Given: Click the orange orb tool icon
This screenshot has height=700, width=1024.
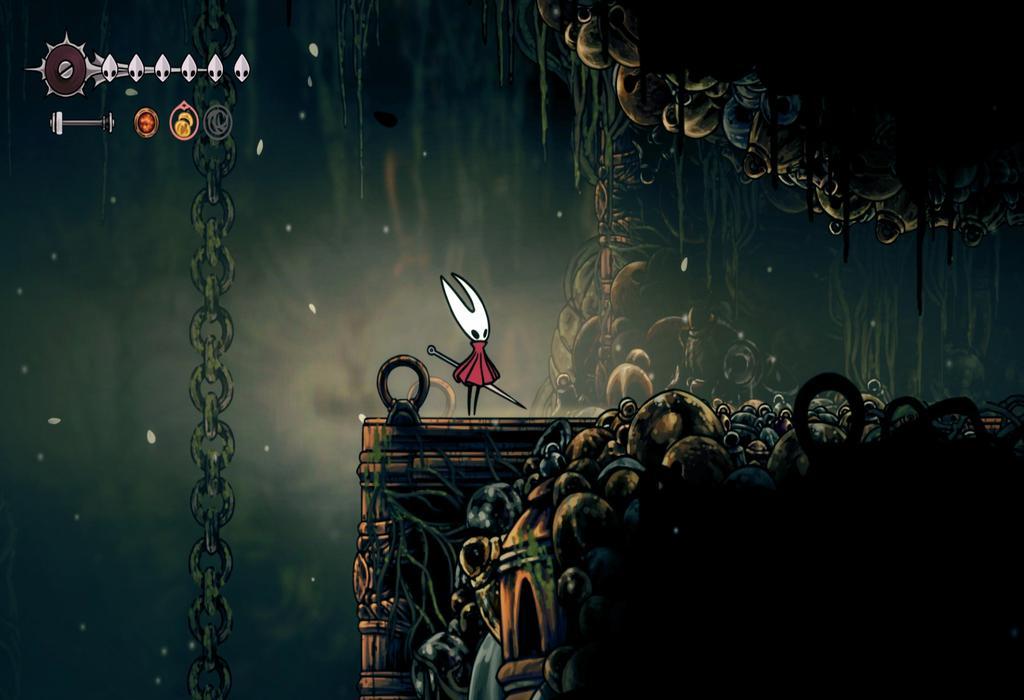Looking at the screenshot, I should (x=146, y=123).
